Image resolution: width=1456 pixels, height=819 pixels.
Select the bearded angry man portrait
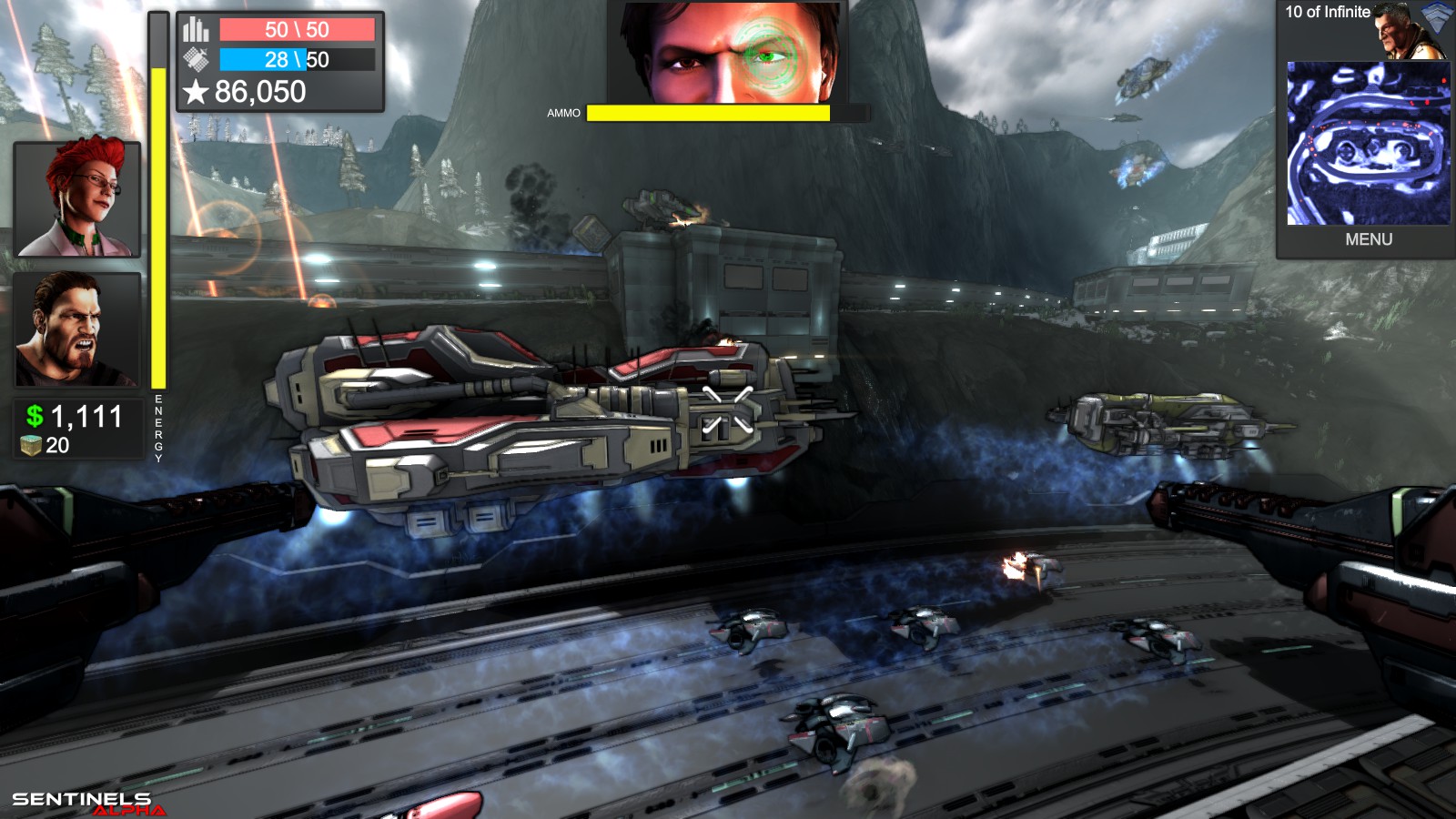(x=77, y=329)
